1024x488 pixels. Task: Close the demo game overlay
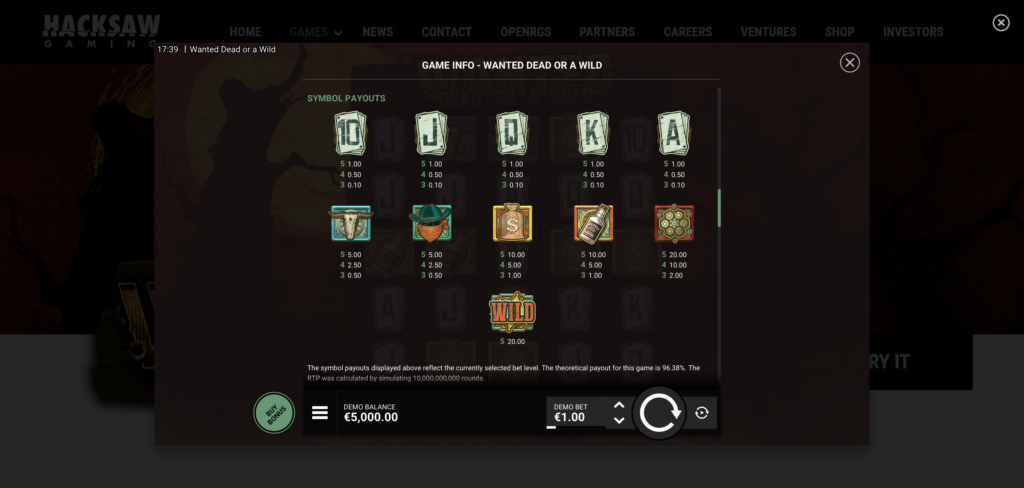click(x=1001, y=23)
